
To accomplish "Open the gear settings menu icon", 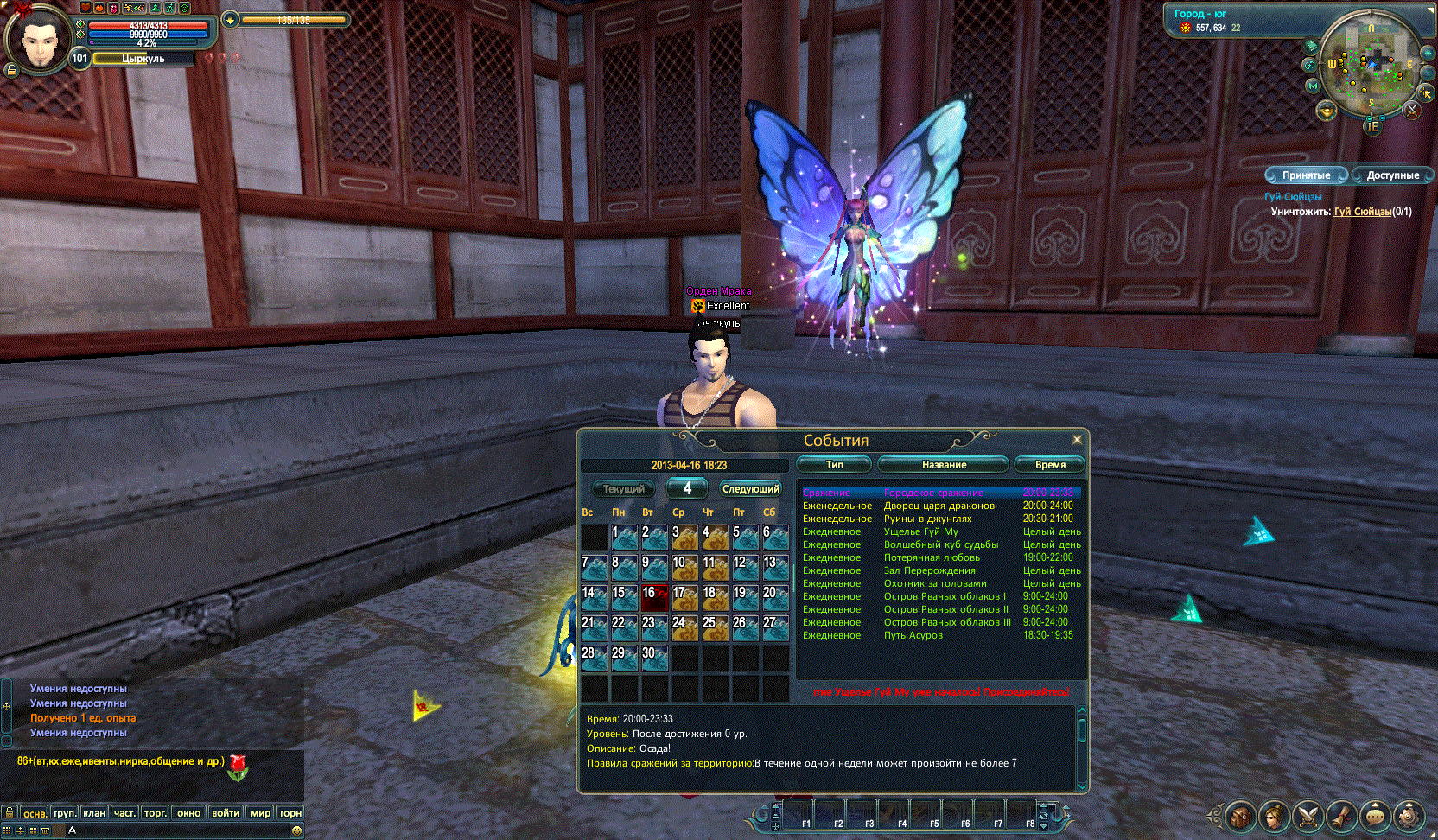I will tap(1409, 816).
